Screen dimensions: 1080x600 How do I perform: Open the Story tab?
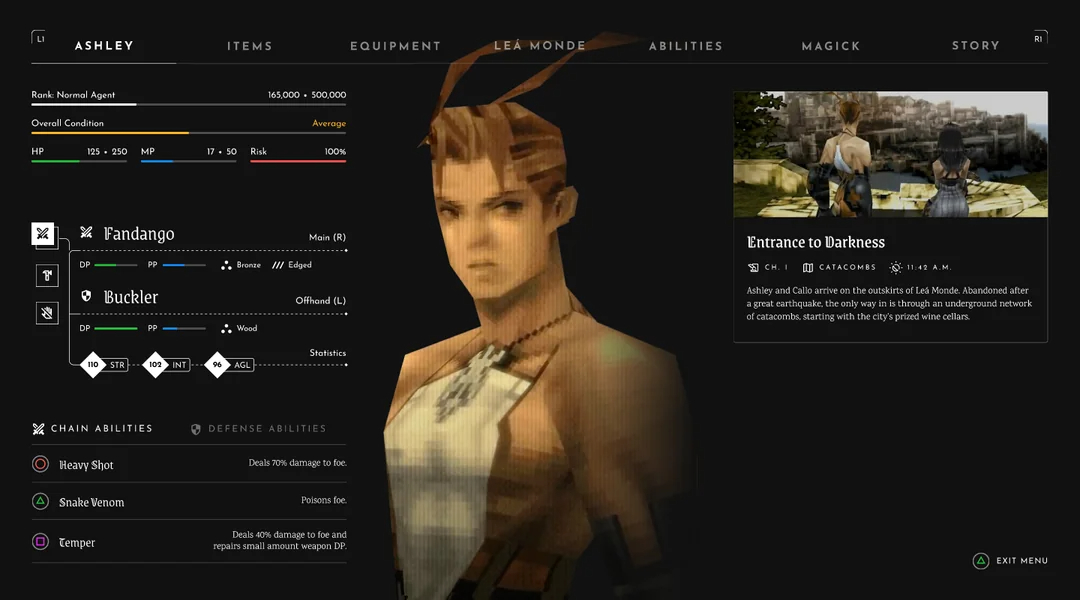point(975,46)
